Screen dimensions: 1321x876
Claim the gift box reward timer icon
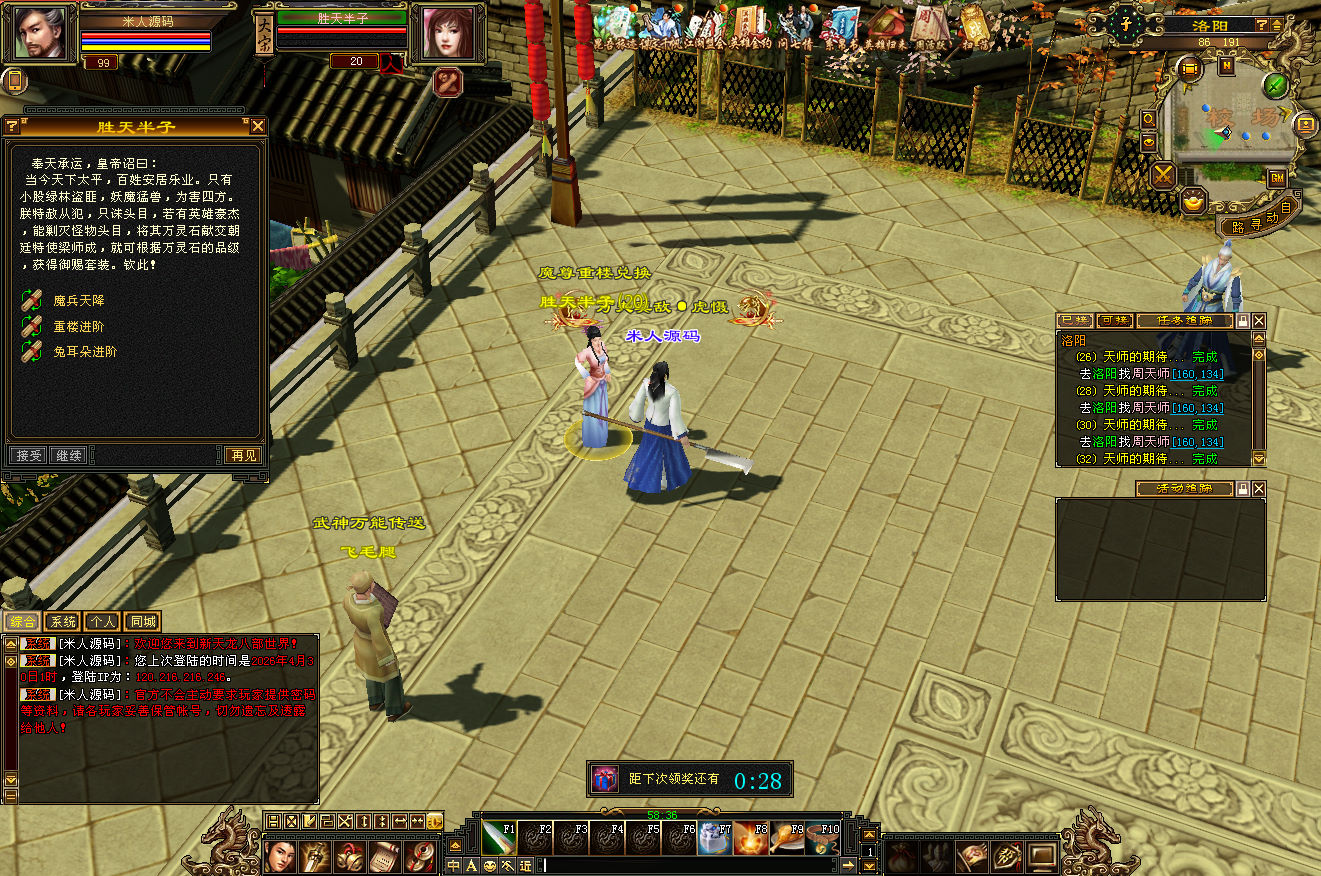[604, 779]
